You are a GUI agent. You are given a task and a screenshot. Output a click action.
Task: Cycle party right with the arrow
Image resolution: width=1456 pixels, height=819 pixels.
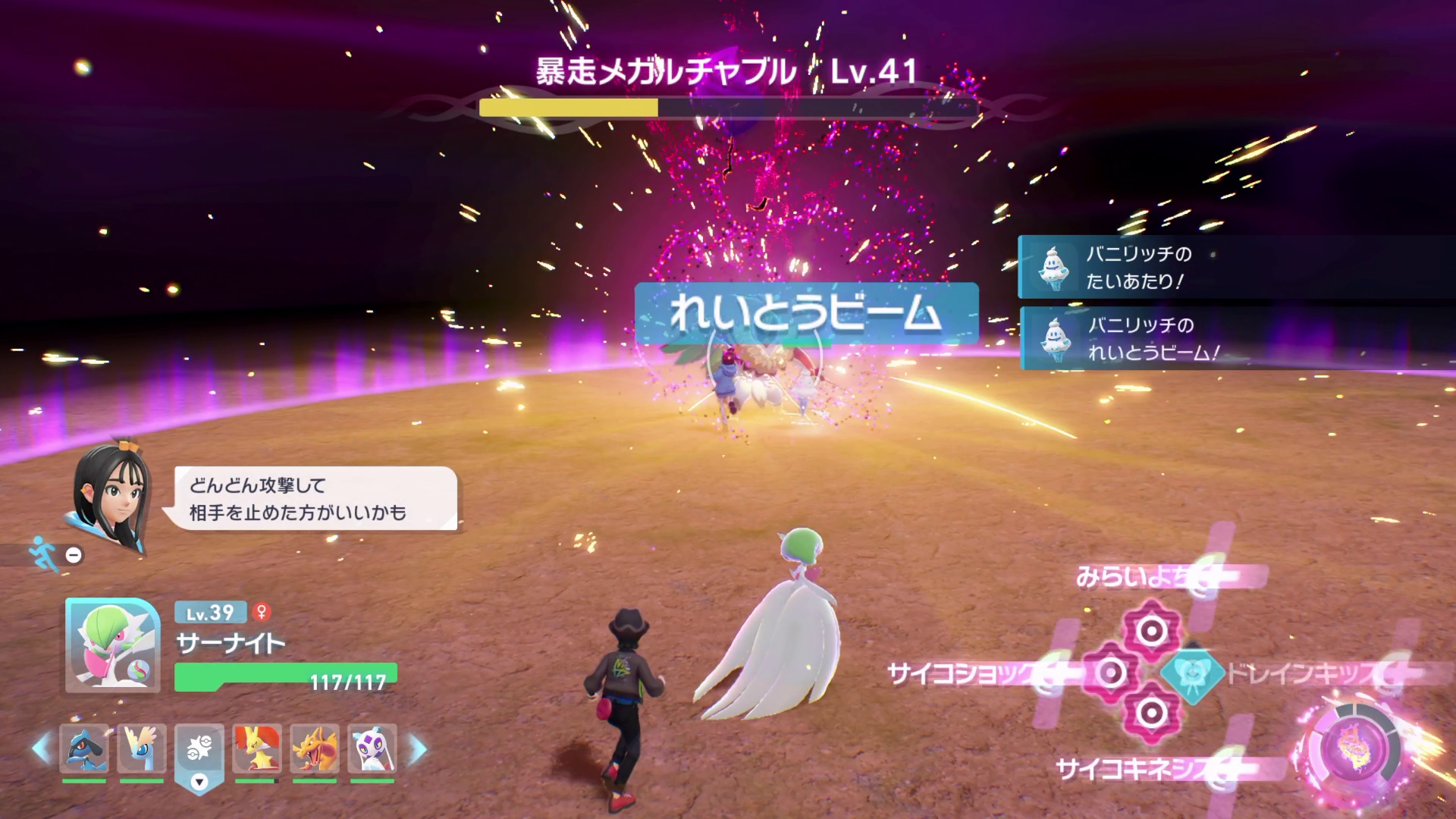point(417,748)
